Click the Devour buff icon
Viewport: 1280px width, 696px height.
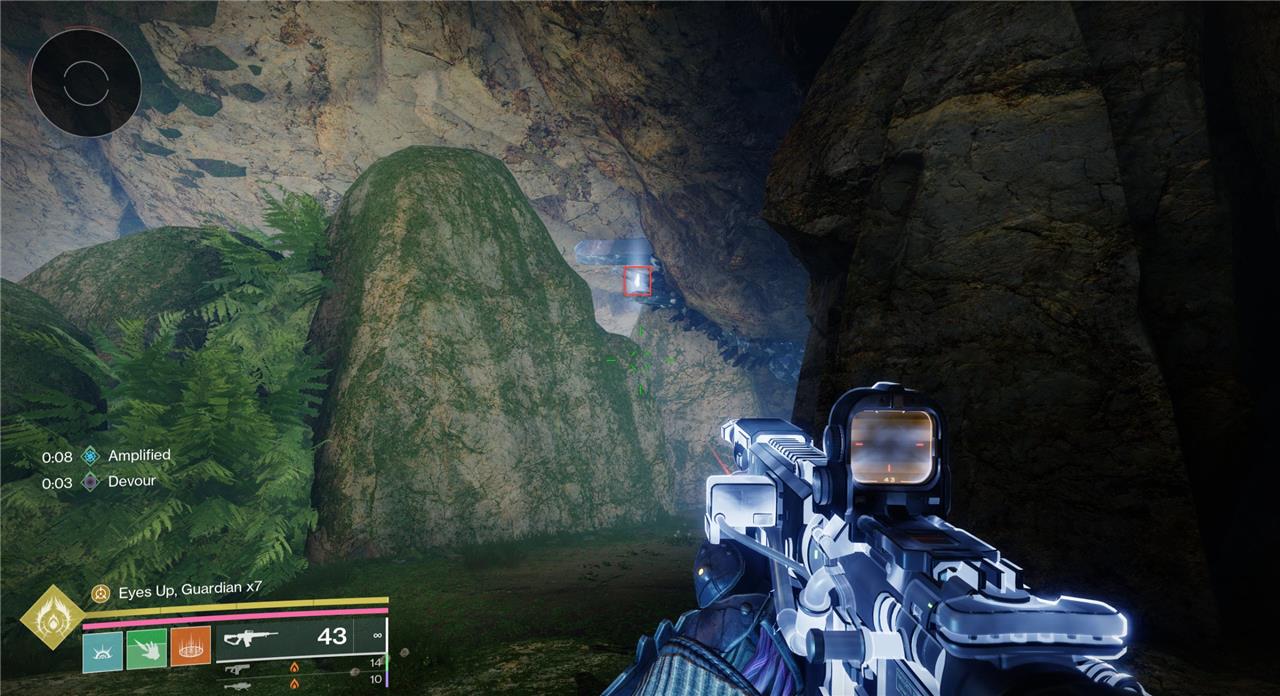click(91, 482)
